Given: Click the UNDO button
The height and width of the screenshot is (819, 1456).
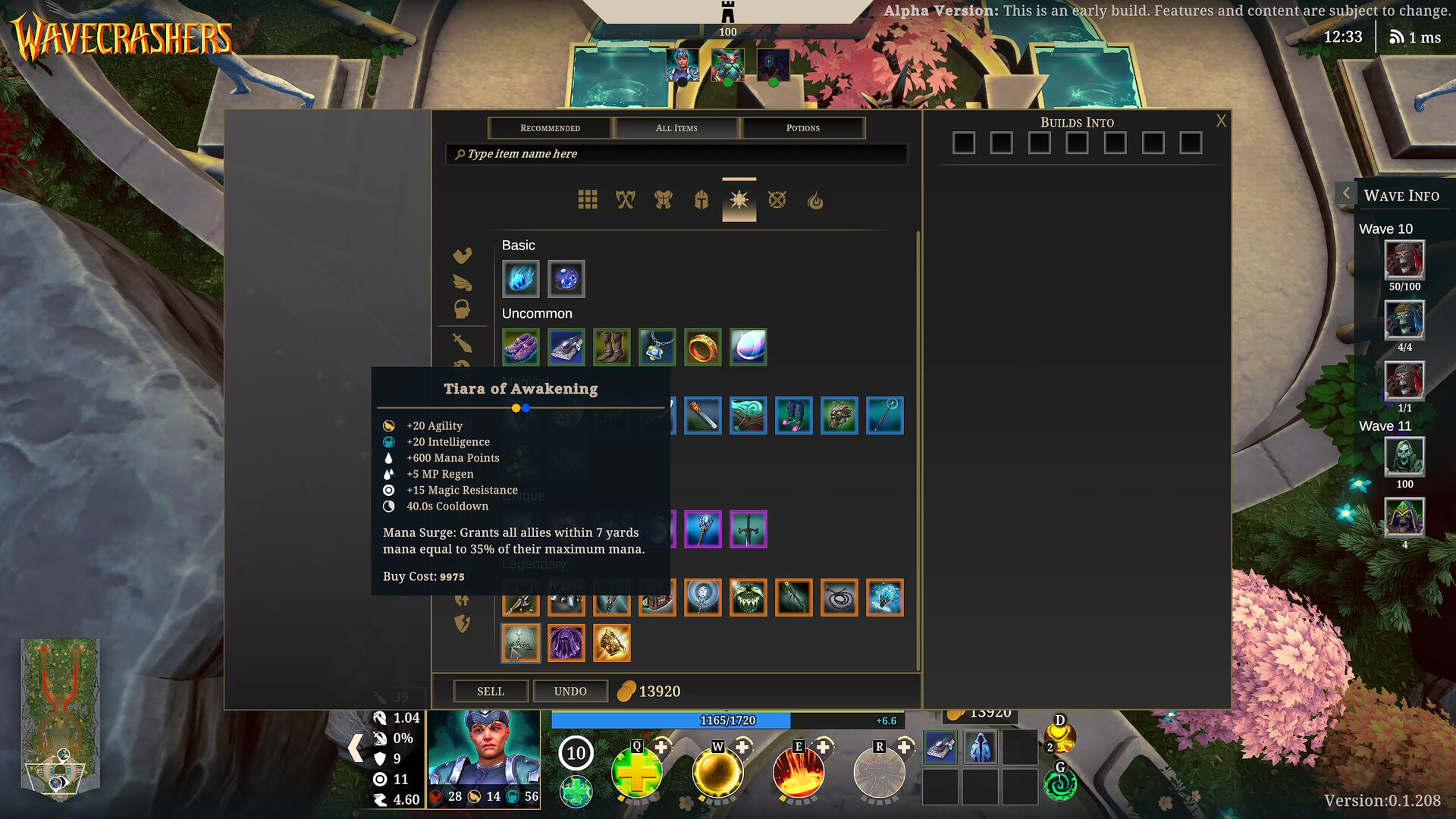Looking at the screenshot, I should coord(570,691).
